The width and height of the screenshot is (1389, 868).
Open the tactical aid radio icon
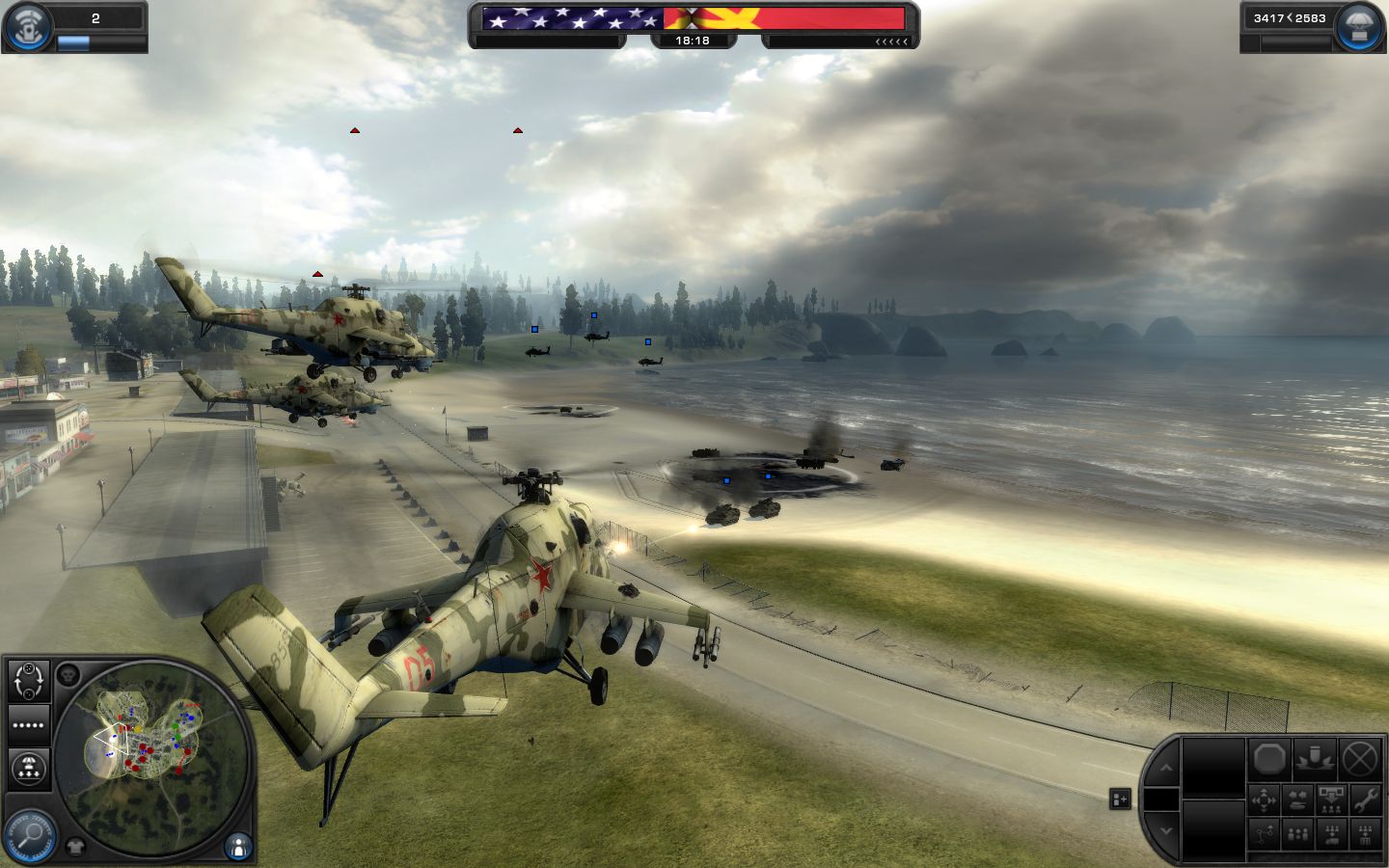(28, 26)
